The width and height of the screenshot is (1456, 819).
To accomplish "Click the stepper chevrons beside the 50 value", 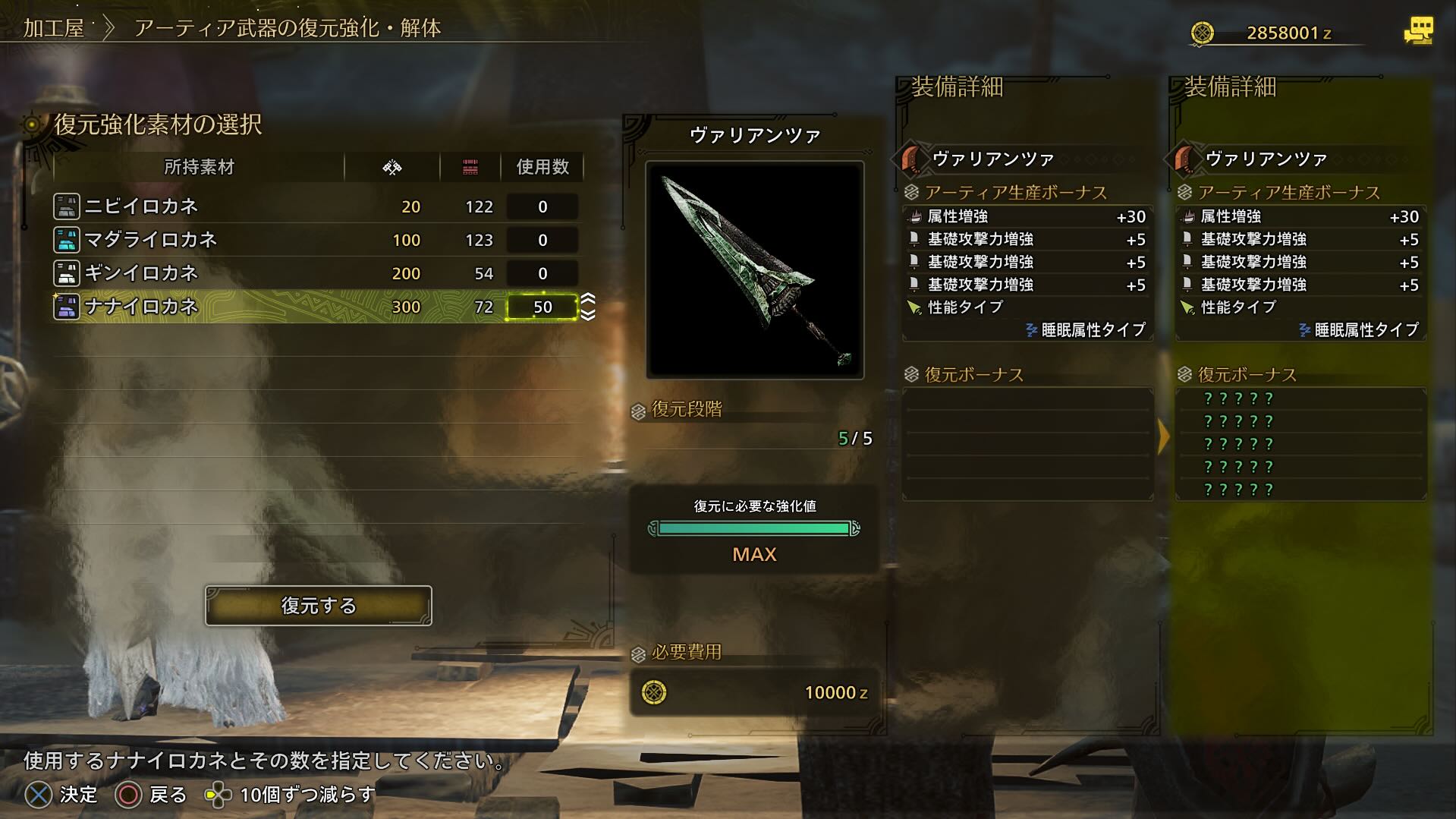I will pos(587,307).
